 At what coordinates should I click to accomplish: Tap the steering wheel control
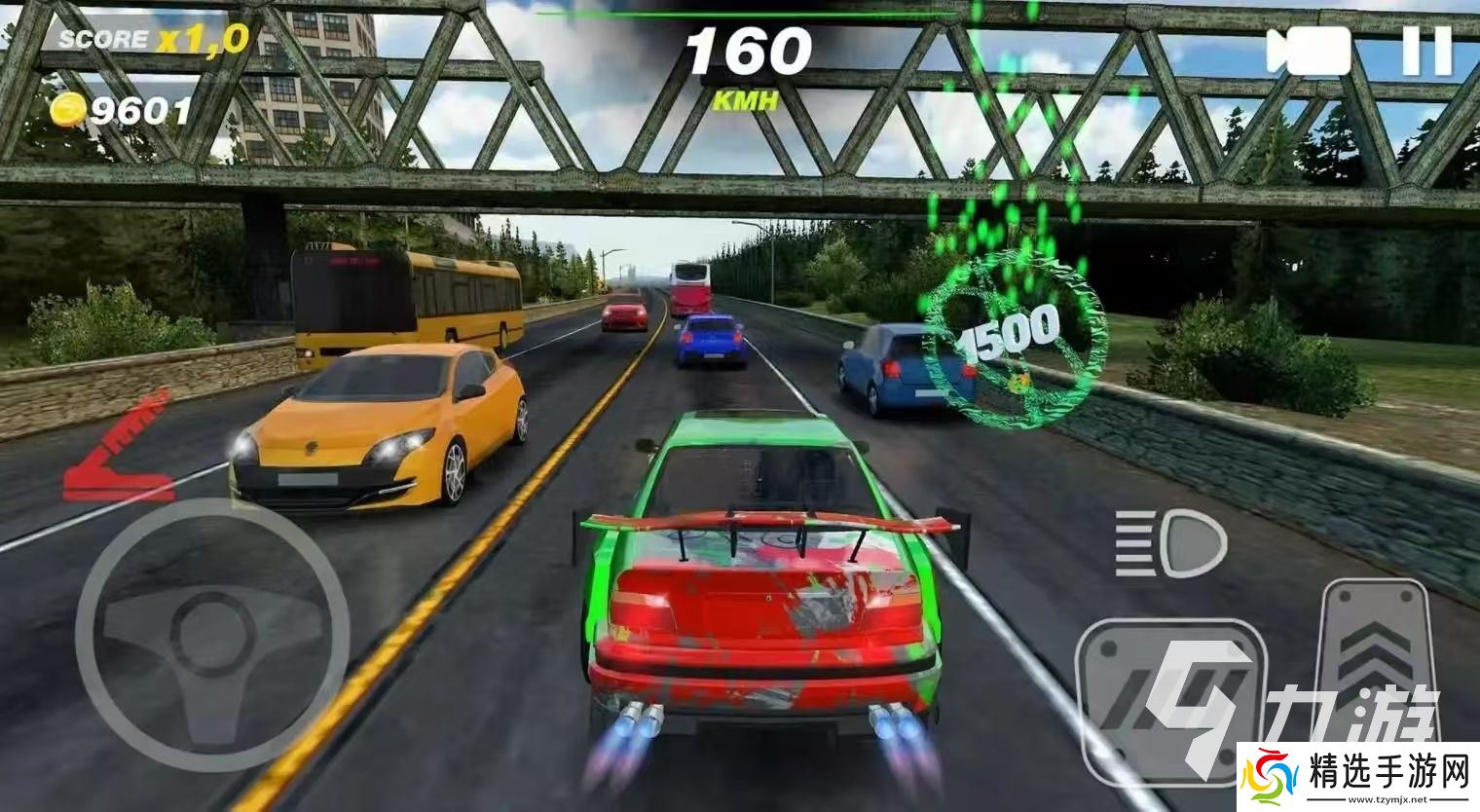(x=212, y=635)
